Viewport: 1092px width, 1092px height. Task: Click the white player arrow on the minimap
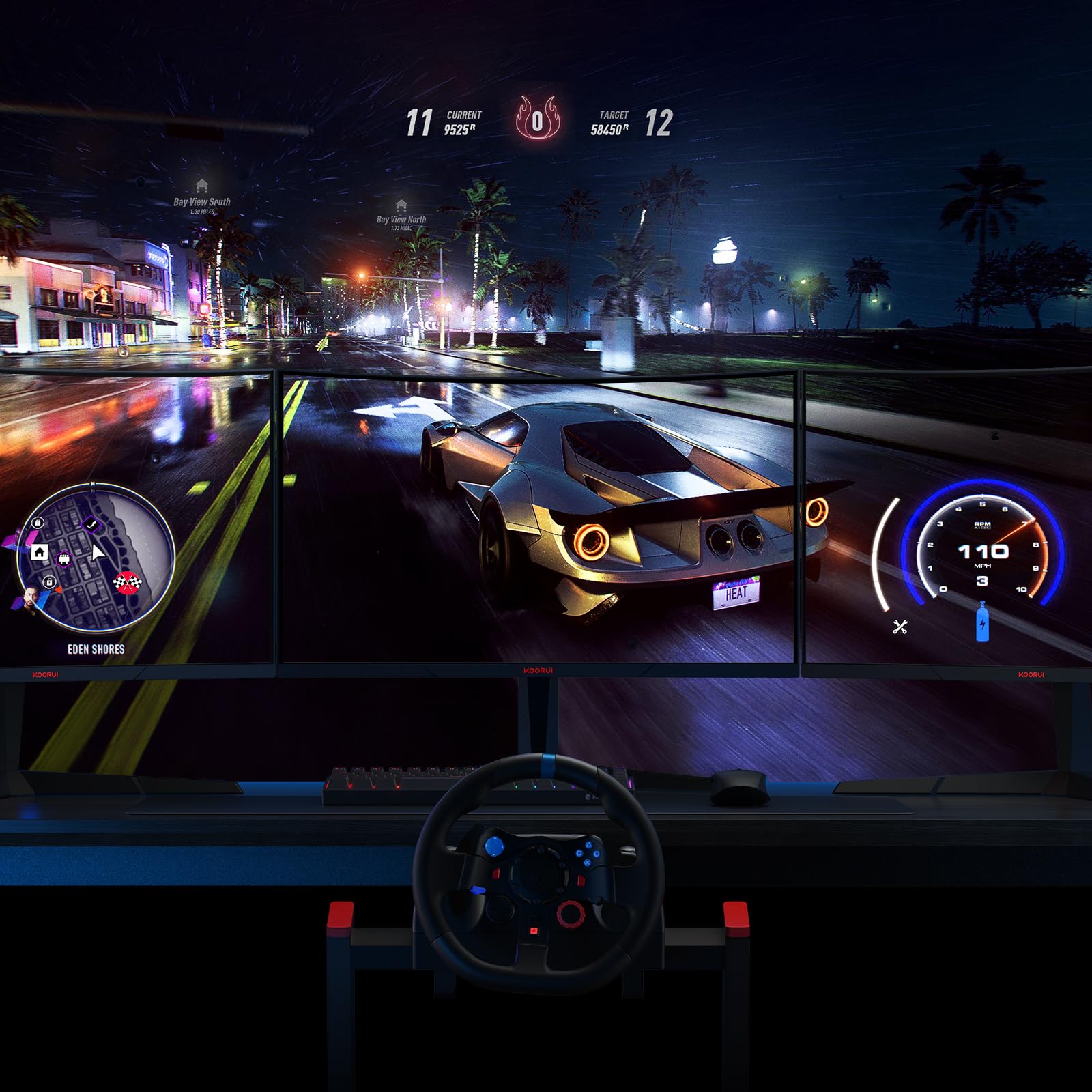coord(98,552)
